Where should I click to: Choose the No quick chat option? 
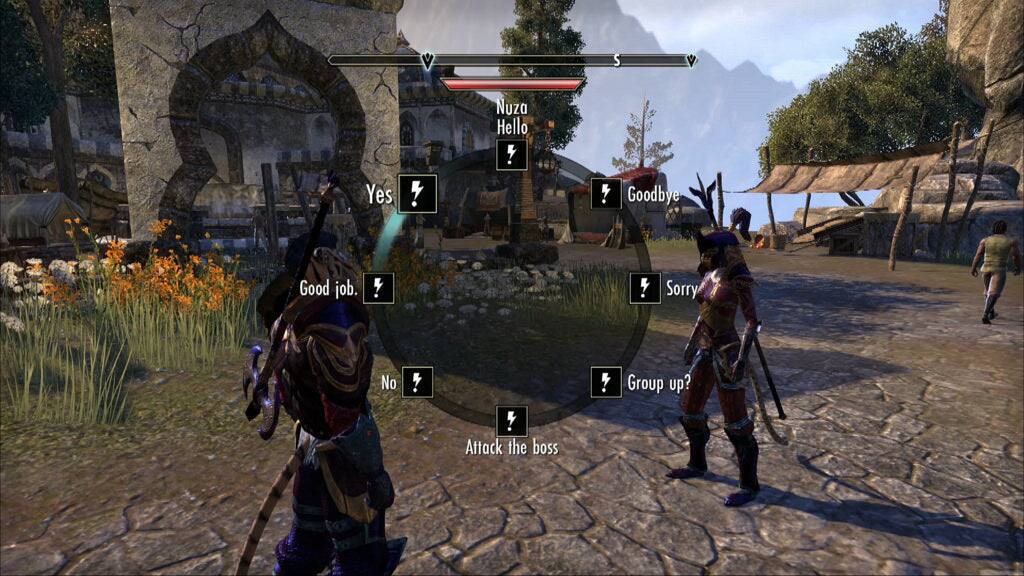tap(417, 381)
